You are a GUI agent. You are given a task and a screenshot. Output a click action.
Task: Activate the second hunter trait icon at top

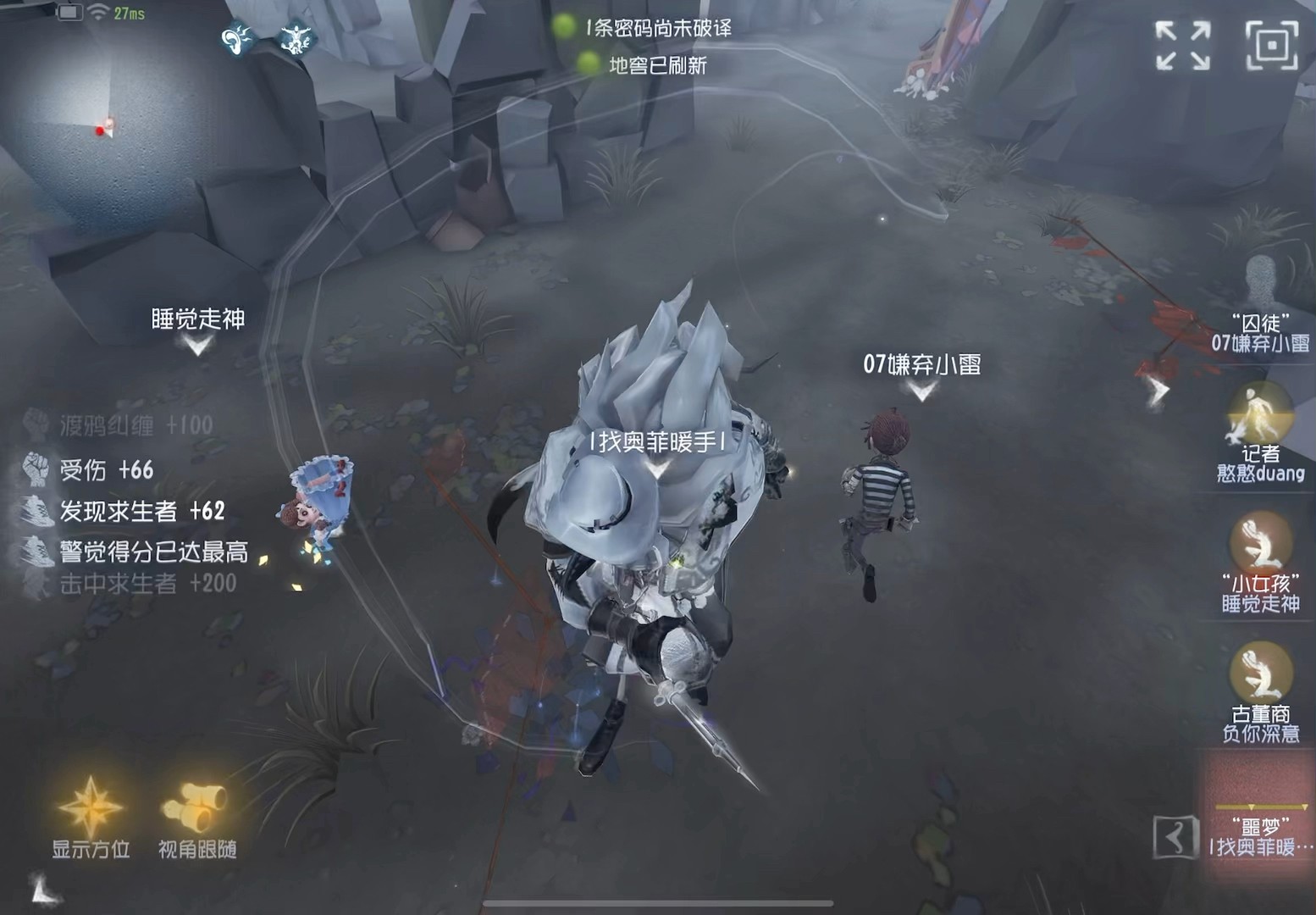(x=296, y=38)
